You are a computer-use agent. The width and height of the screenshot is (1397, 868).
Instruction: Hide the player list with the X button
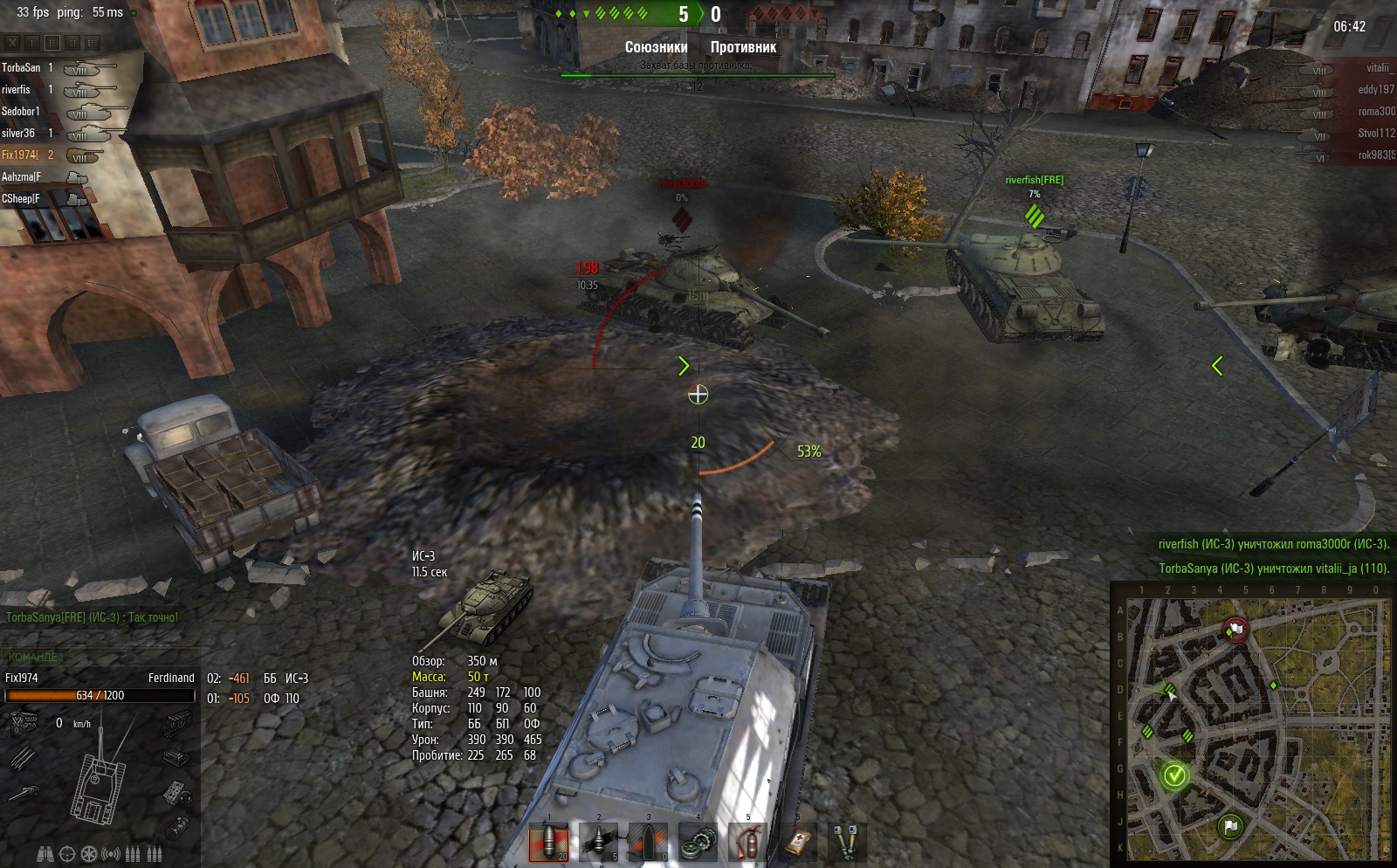point(12,42)
